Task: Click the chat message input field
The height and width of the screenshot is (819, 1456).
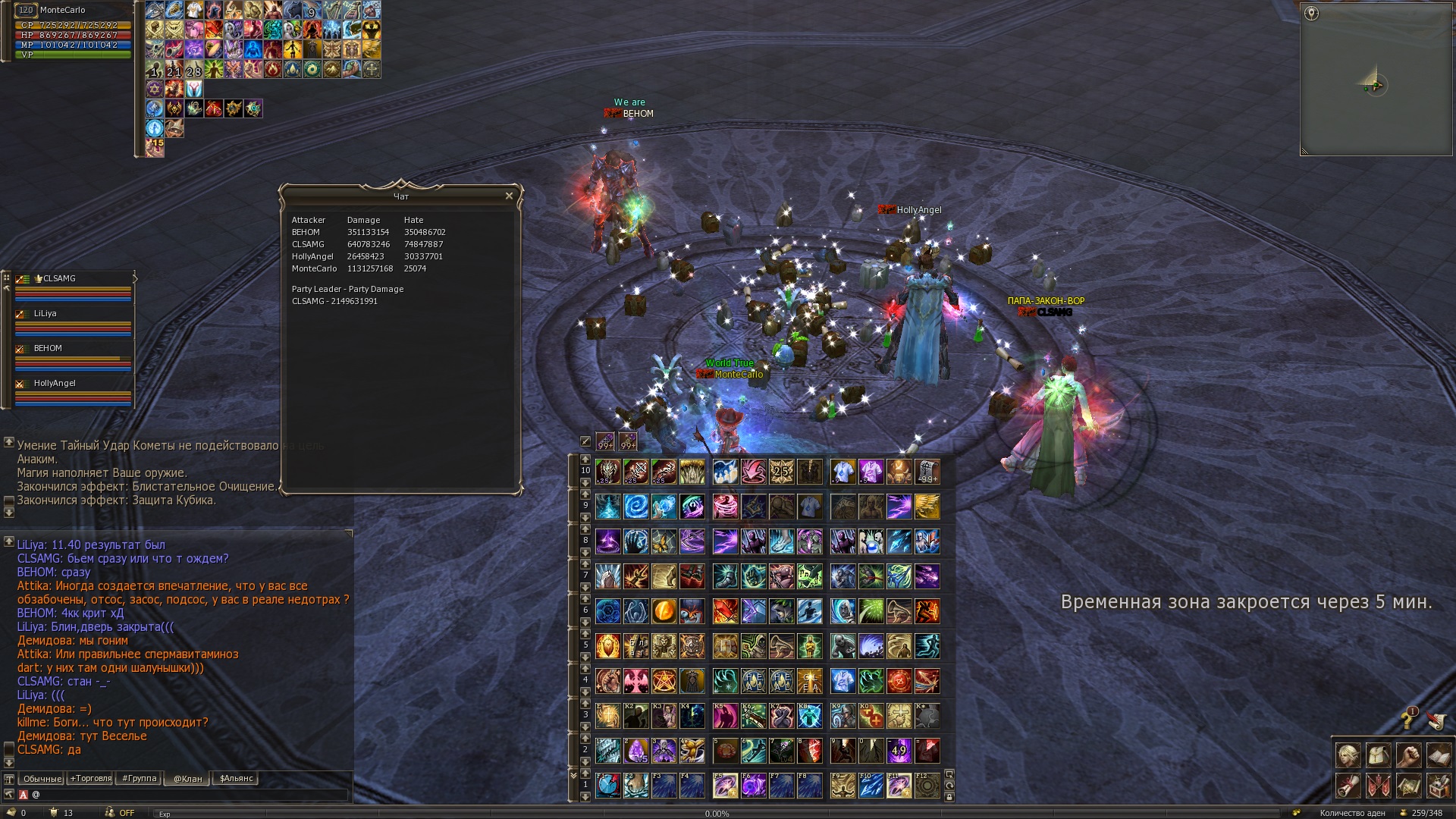Action: [190, 795]
